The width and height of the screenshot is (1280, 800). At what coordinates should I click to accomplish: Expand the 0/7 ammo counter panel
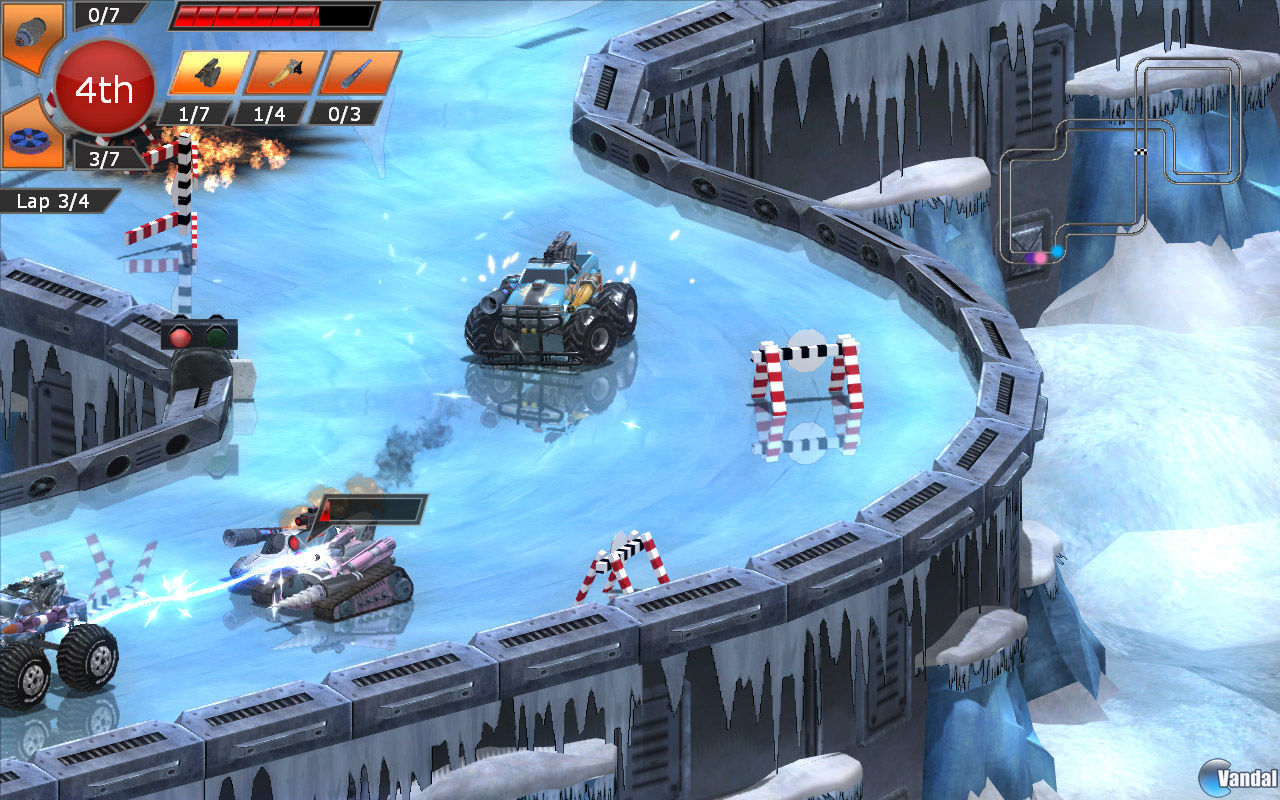click(x=104, y=15)
